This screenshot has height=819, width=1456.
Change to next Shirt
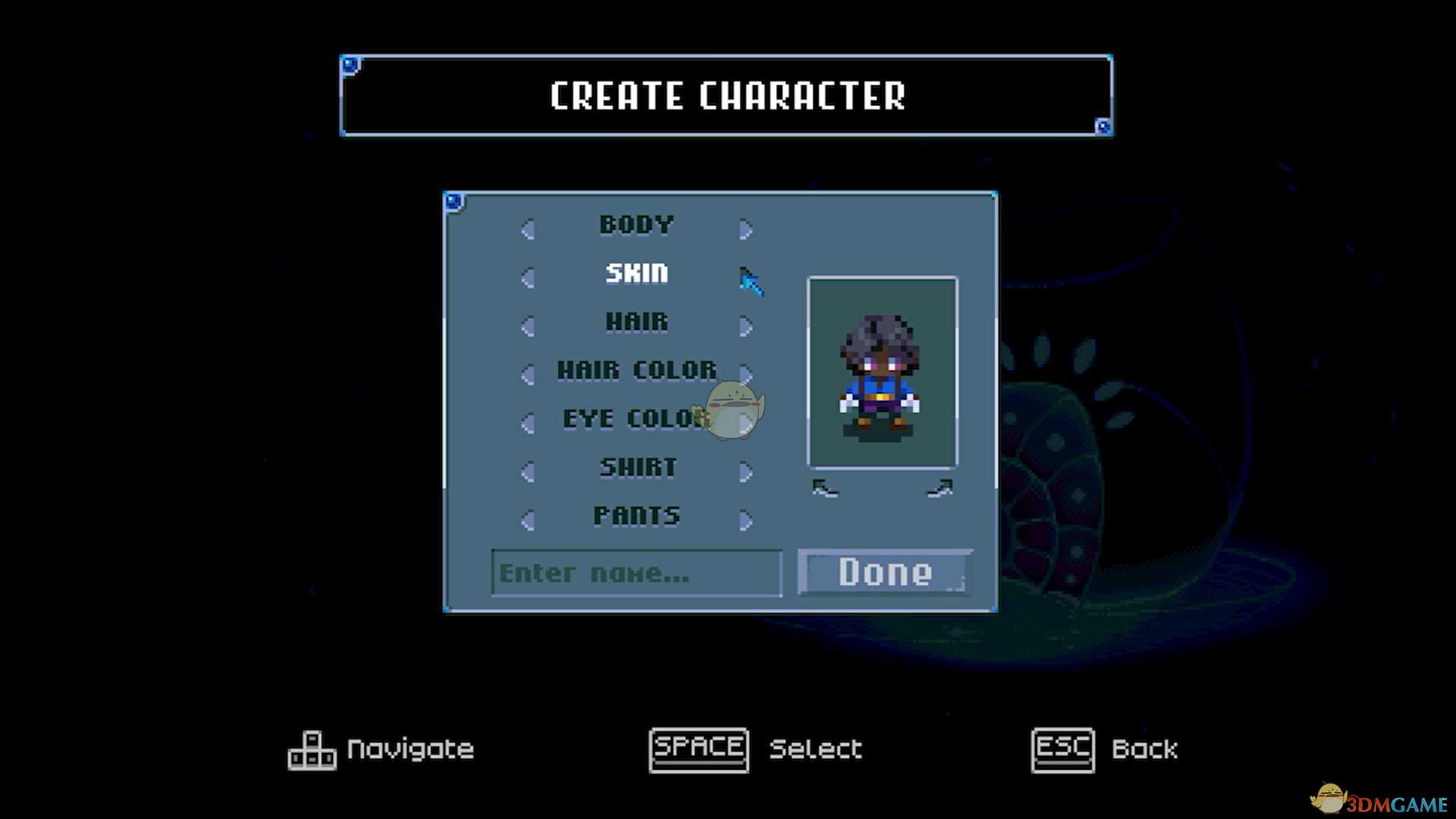tap(745, 472)
